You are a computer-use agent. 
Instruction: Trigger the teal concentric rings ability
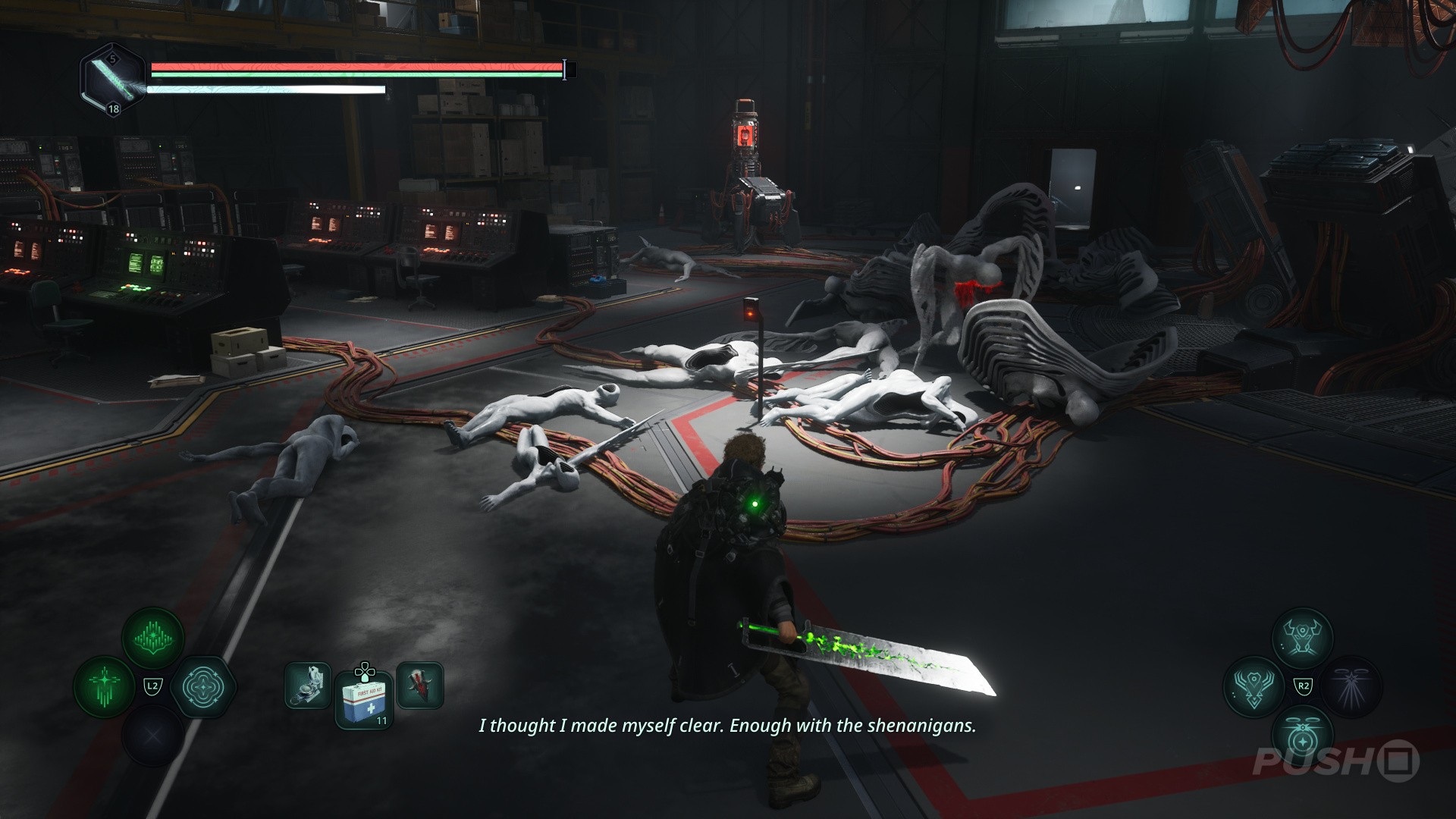pos(203,687)
